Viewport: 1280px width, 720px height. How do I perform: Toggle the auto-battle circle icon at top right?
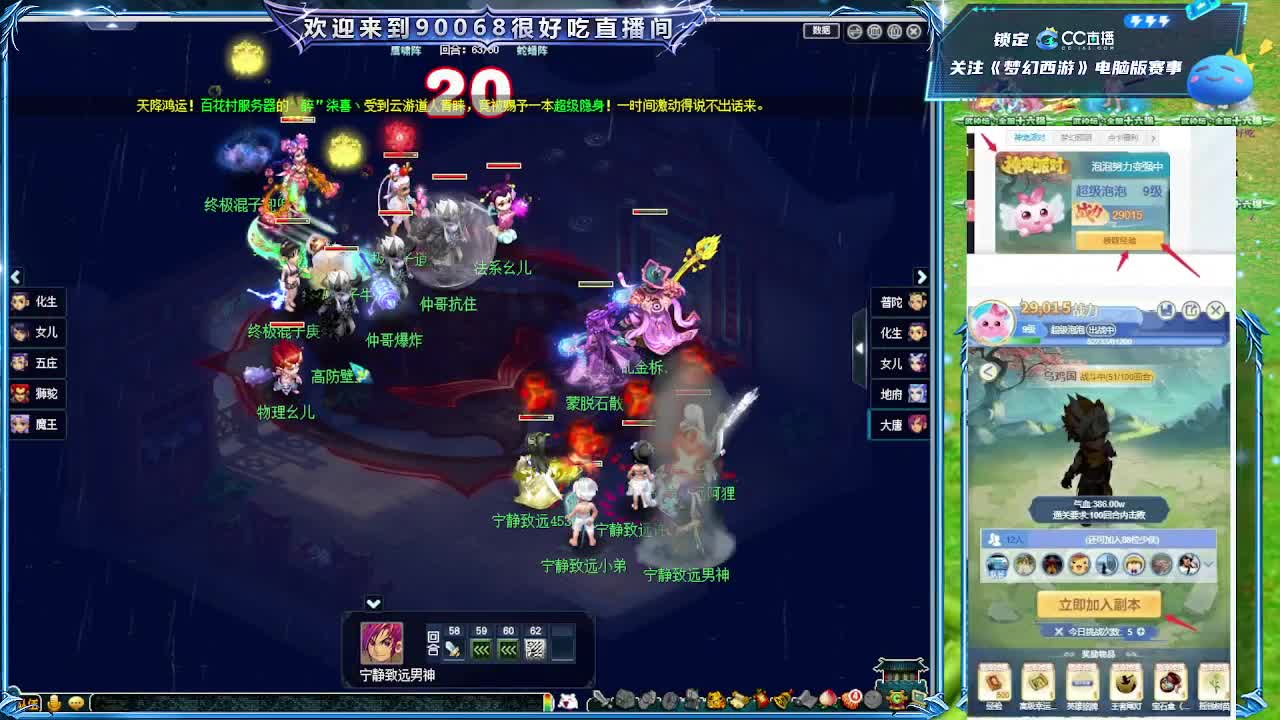[x=855, y=31]
